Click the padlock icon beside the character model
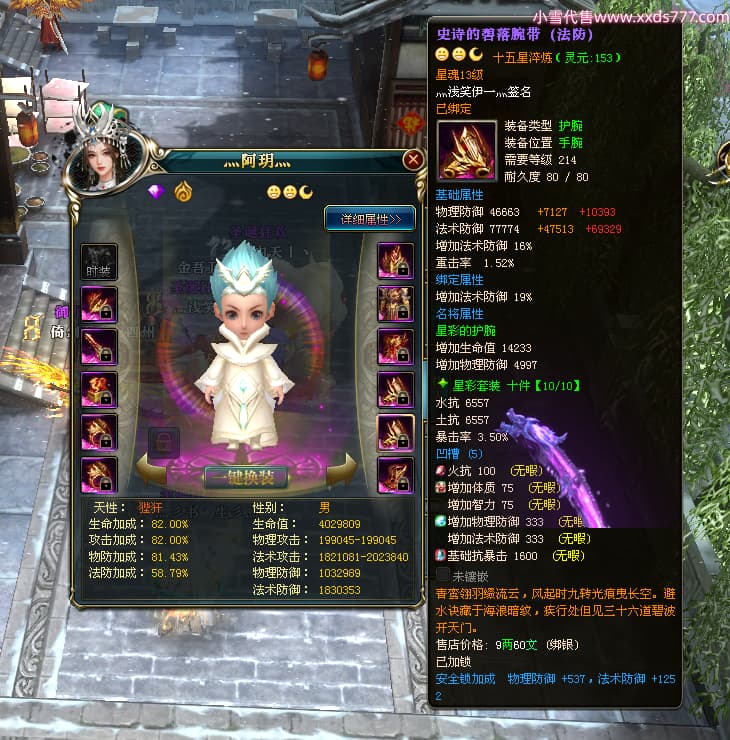730x740 pixels. 163,441
